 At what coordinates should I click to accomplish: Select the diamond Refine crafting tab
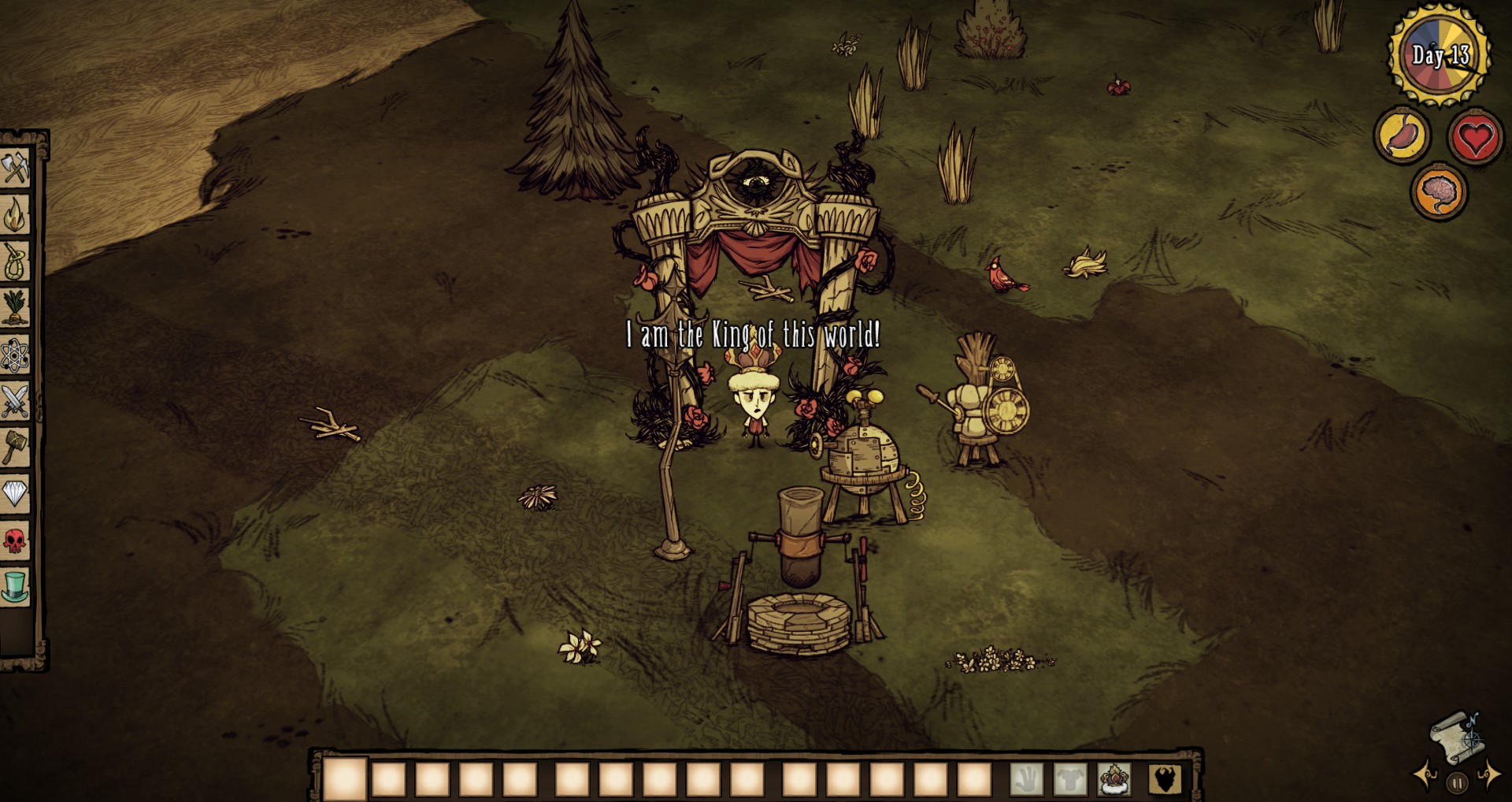click(15, 494)
